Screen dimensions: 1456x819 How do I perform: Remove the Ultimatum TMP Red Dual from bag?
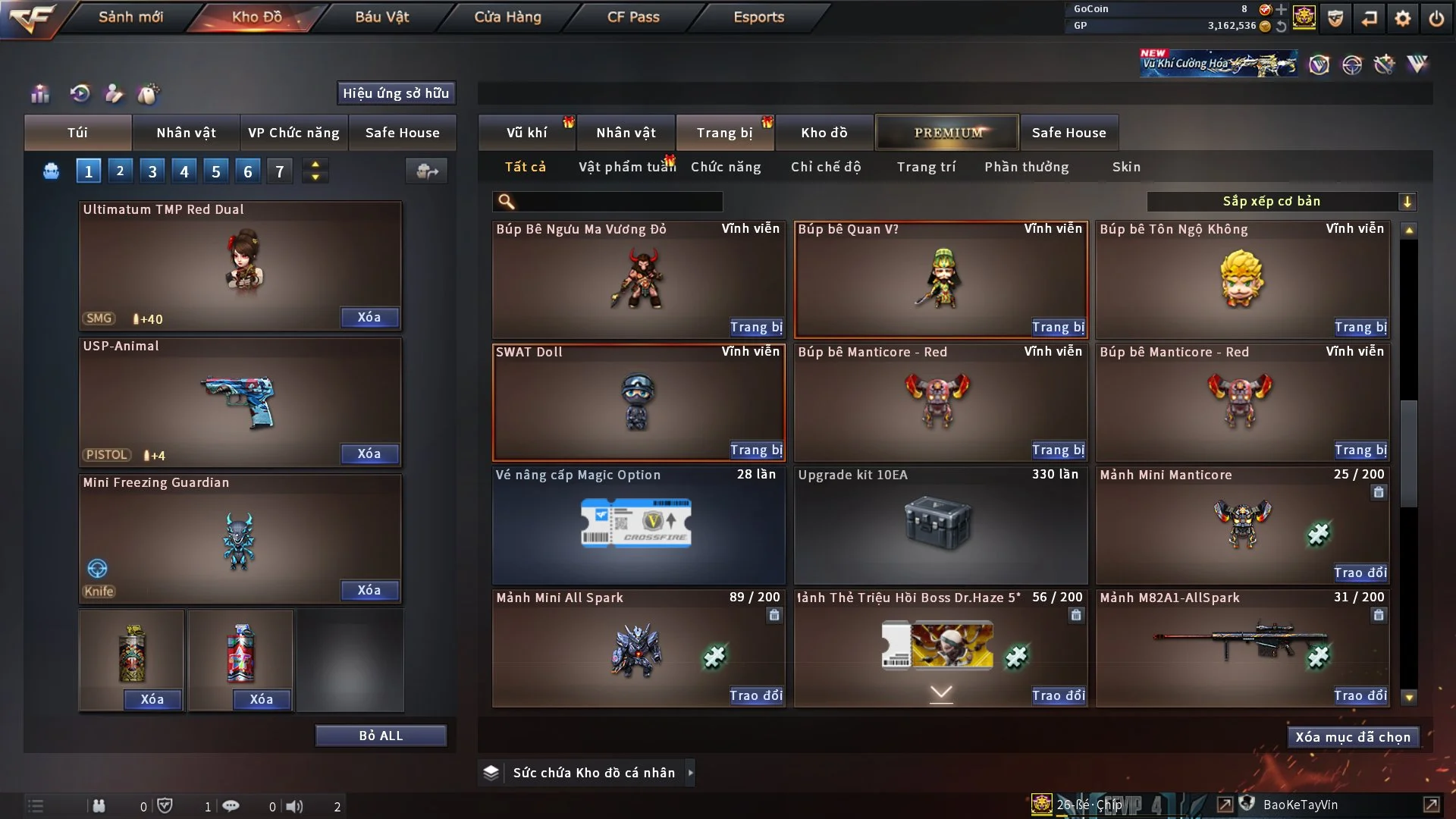pos(369,317)
